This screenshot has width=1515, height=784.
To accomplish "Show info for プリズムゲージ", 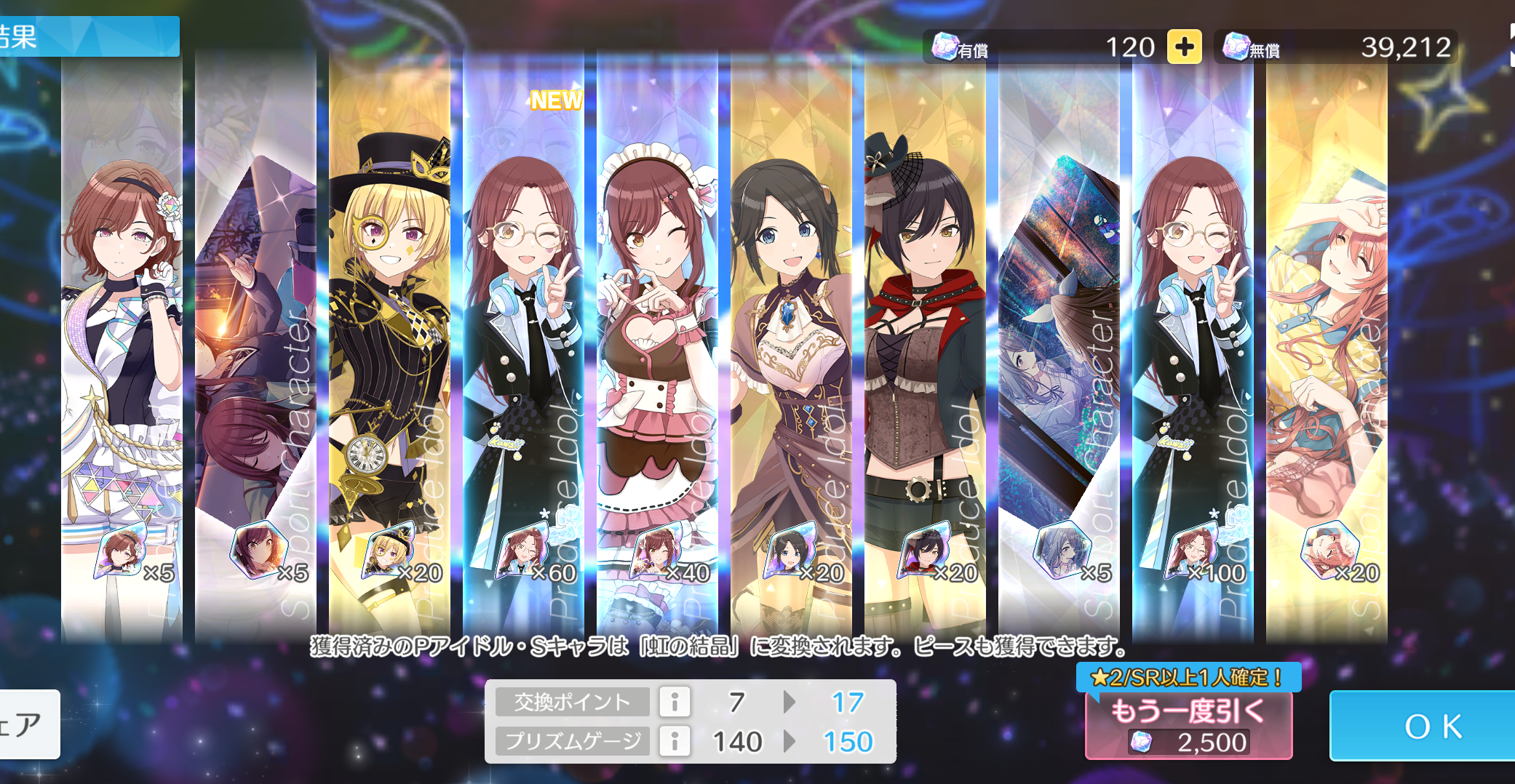I will point(675,741).
